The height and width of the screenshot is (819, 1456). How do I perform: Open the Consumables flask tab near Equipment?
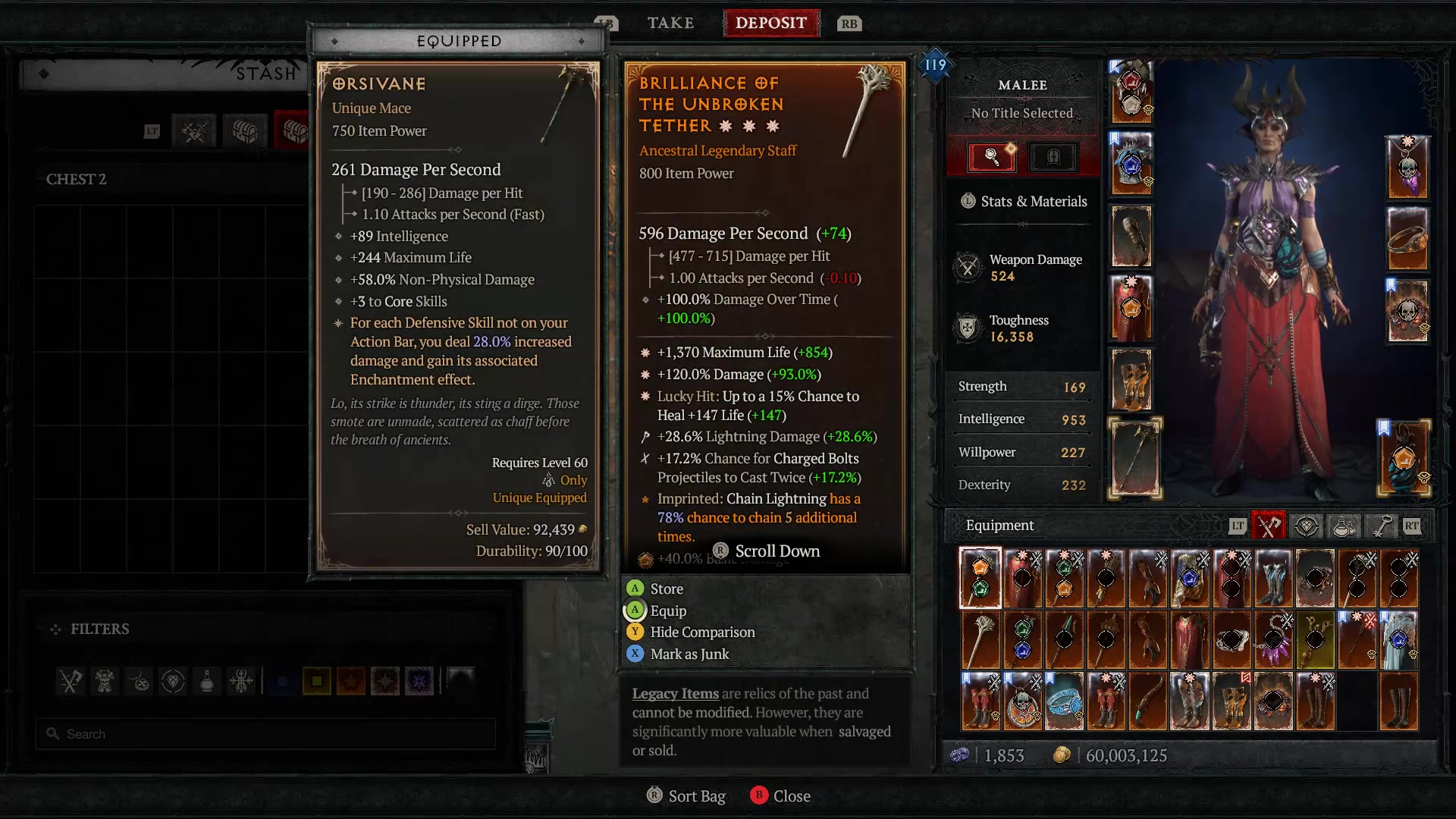coord(1342,526)
